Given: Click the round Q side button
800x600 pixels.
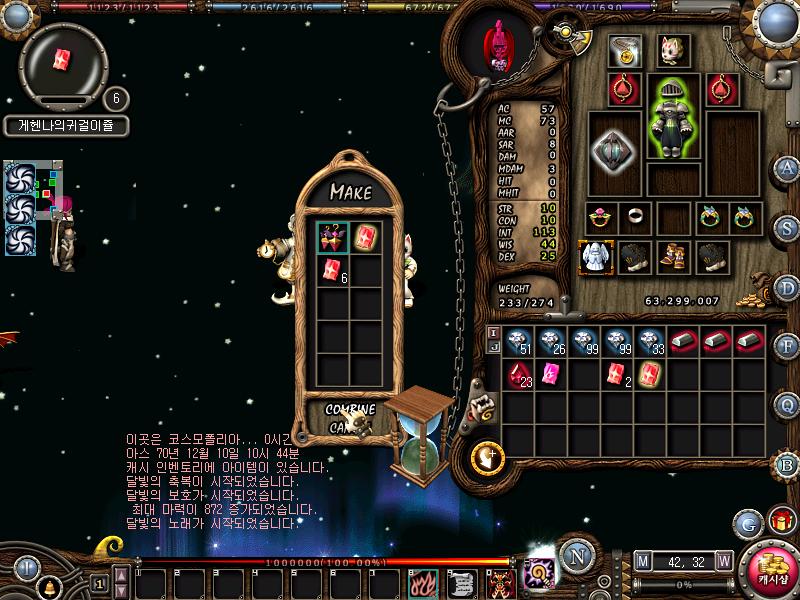Looking at the screenshot, I should [x=788, y=405].
